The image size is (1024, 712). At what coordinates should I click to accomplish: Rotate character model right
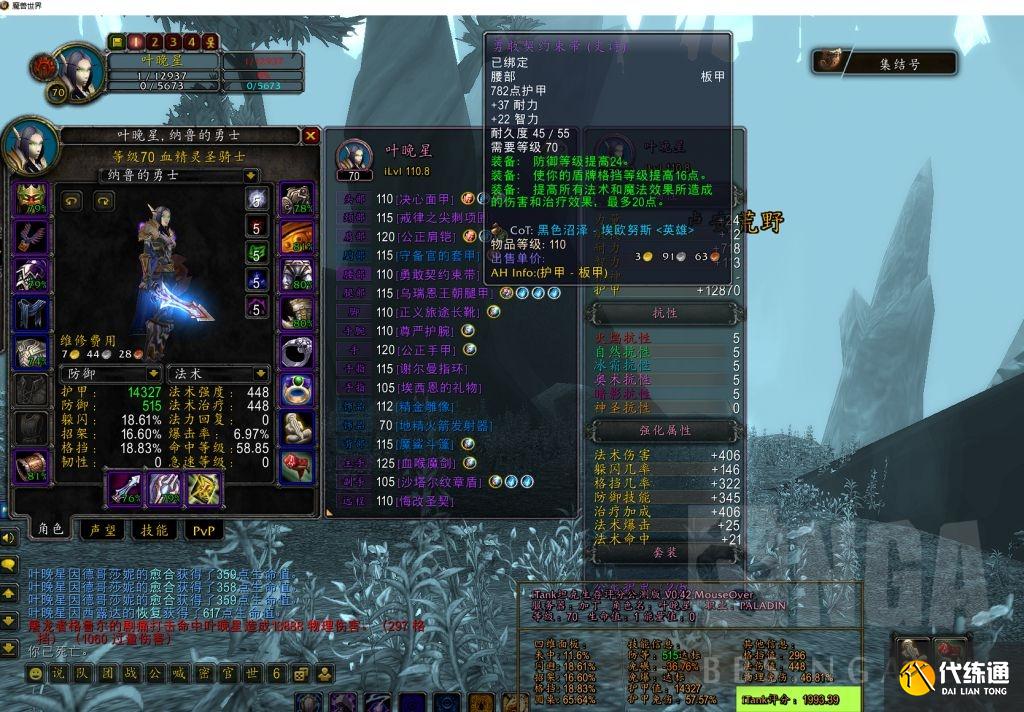(x=102, y=201)
